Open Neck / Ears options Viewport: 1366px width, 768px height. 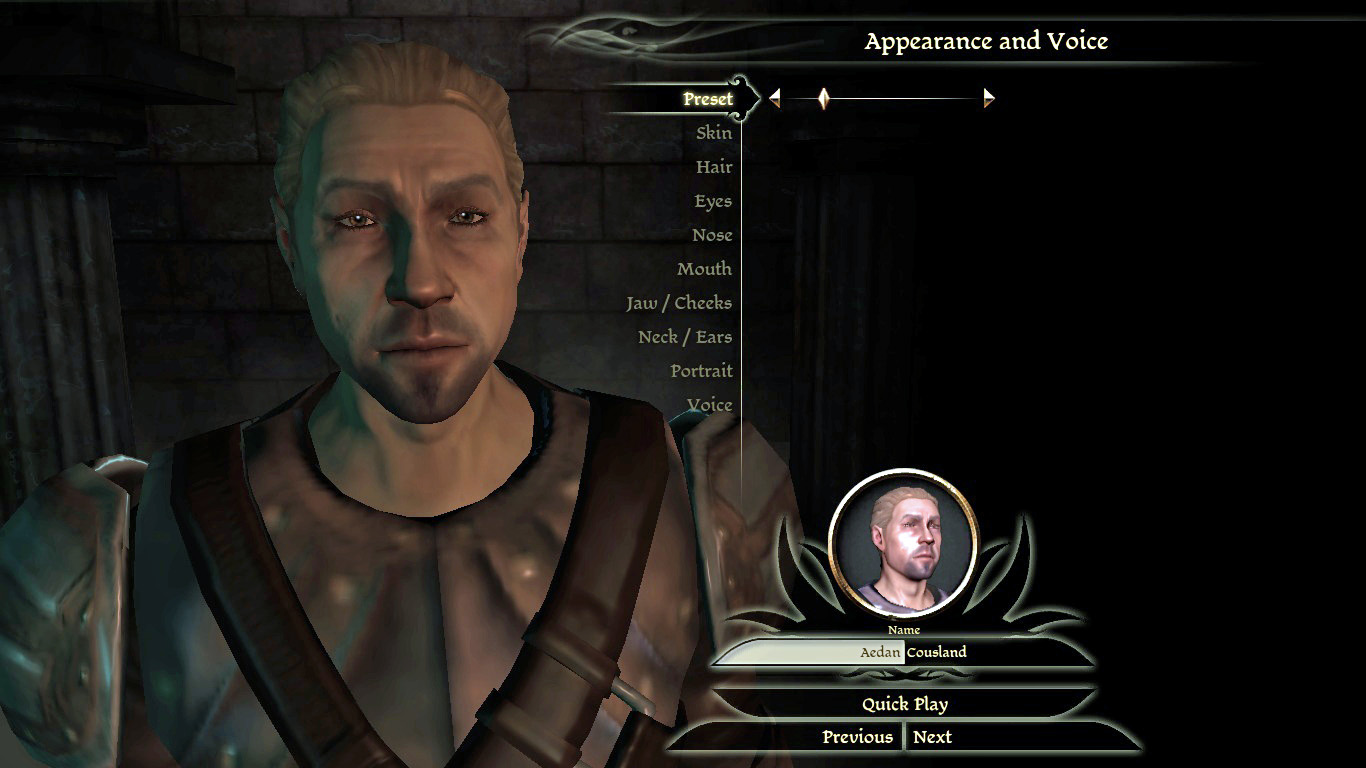(684, 337)
